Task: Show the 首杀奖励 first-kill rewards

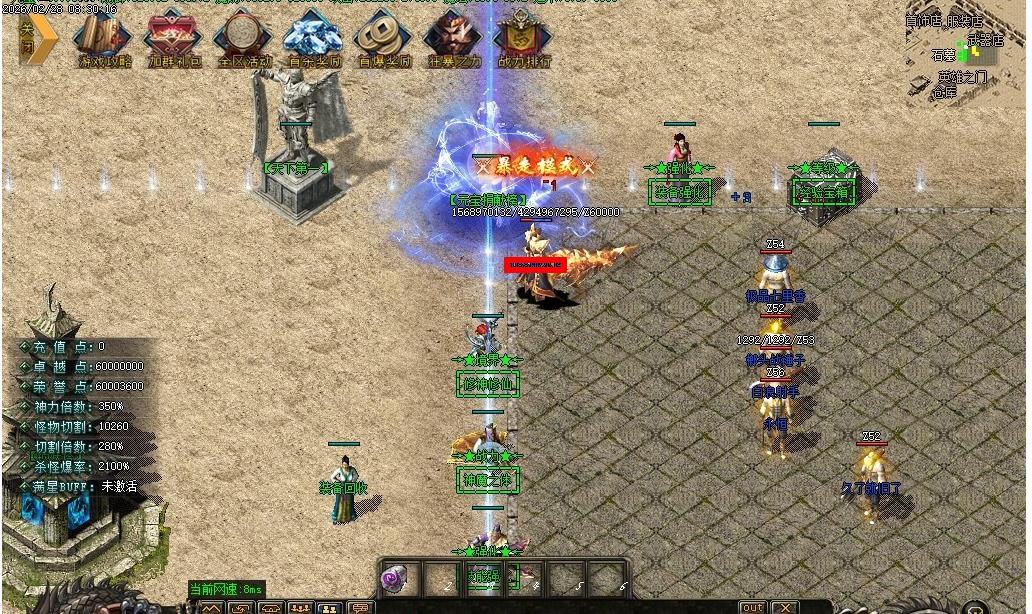Action: tap(314, 40)
